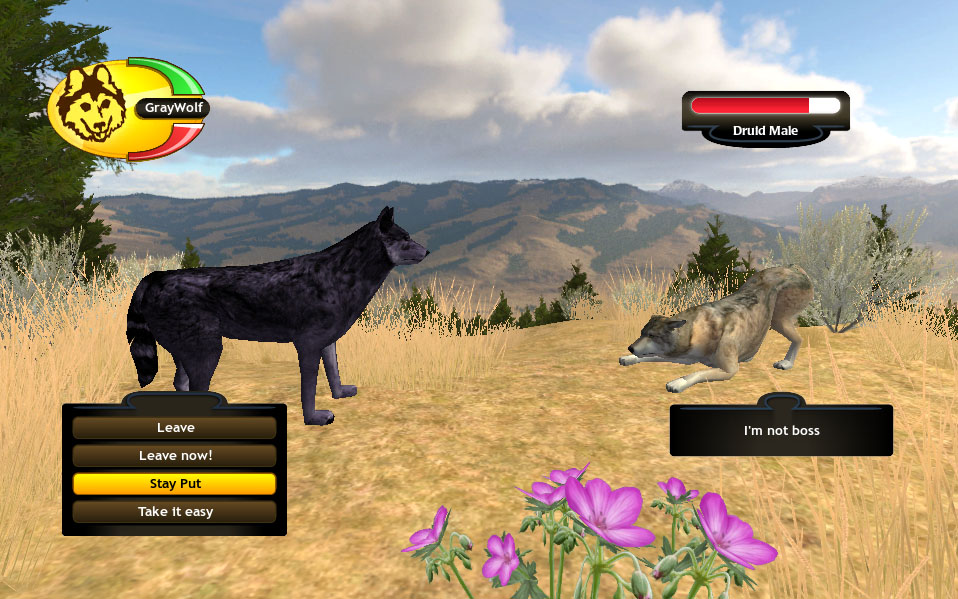Viewport: 958px width, 599px height.
Task: Choose the "Take it easy" reply
Action: tap(175, 512)
